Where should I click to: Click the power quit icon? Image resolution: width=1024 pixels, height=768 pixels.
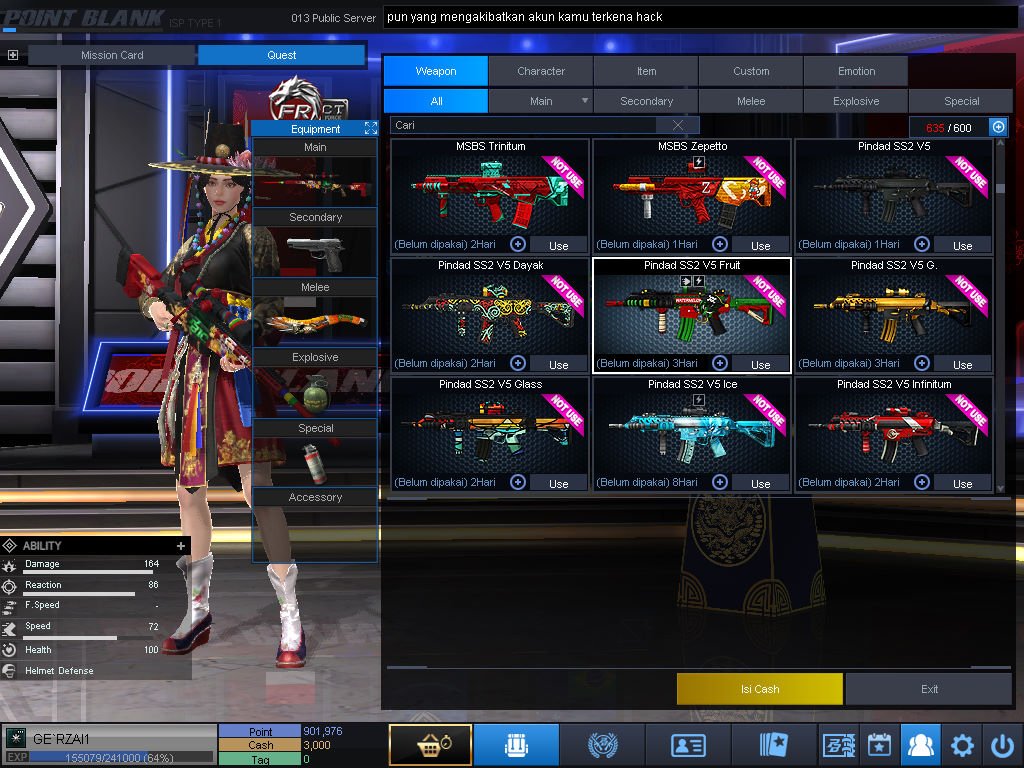point(1002,745)
